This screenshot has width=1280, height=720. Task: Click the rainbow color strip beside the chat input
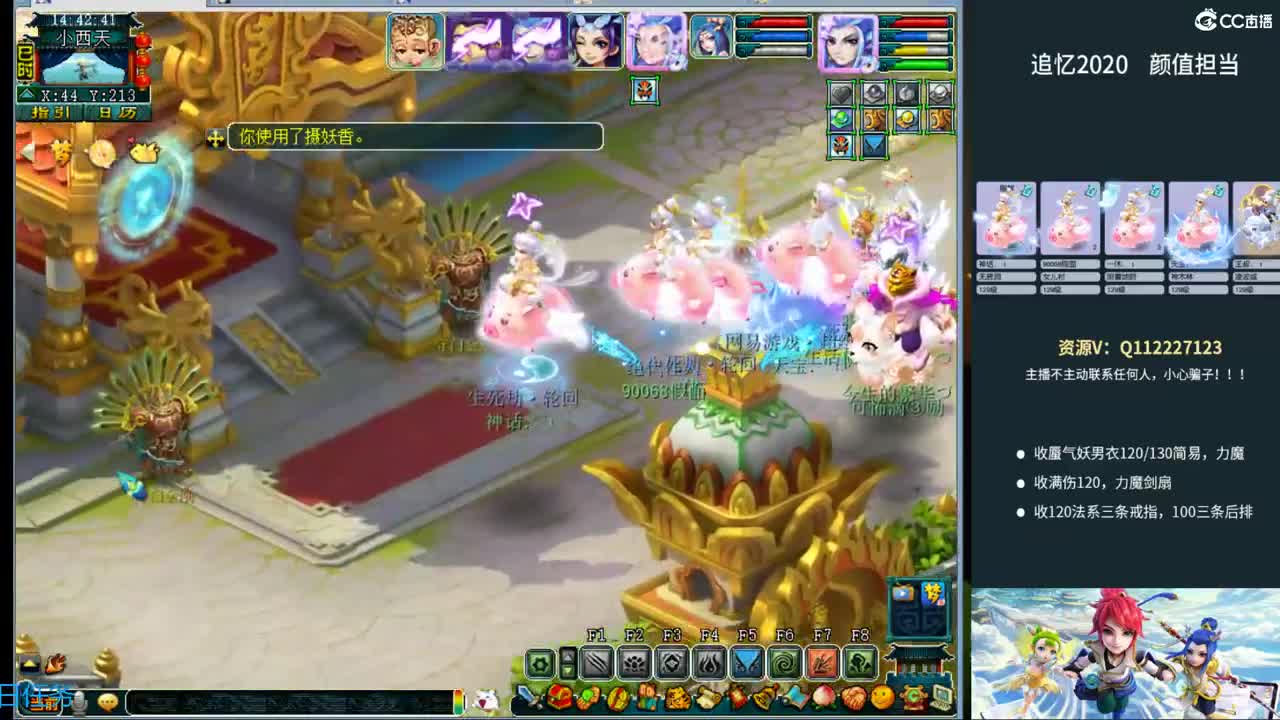[x=459, y=700]
